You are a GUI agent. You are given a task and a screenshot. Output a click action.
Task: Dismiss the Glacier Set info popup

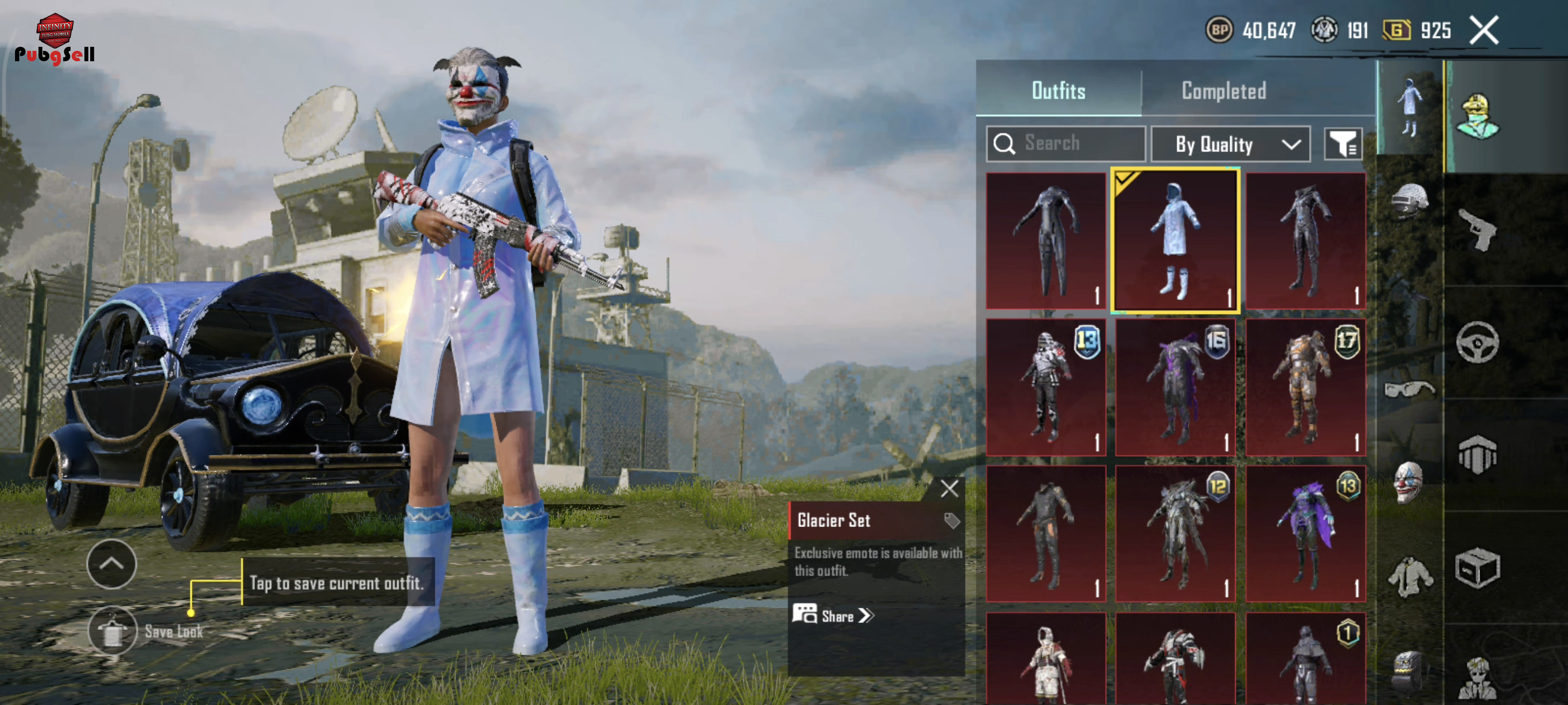(x=949, y=488)
